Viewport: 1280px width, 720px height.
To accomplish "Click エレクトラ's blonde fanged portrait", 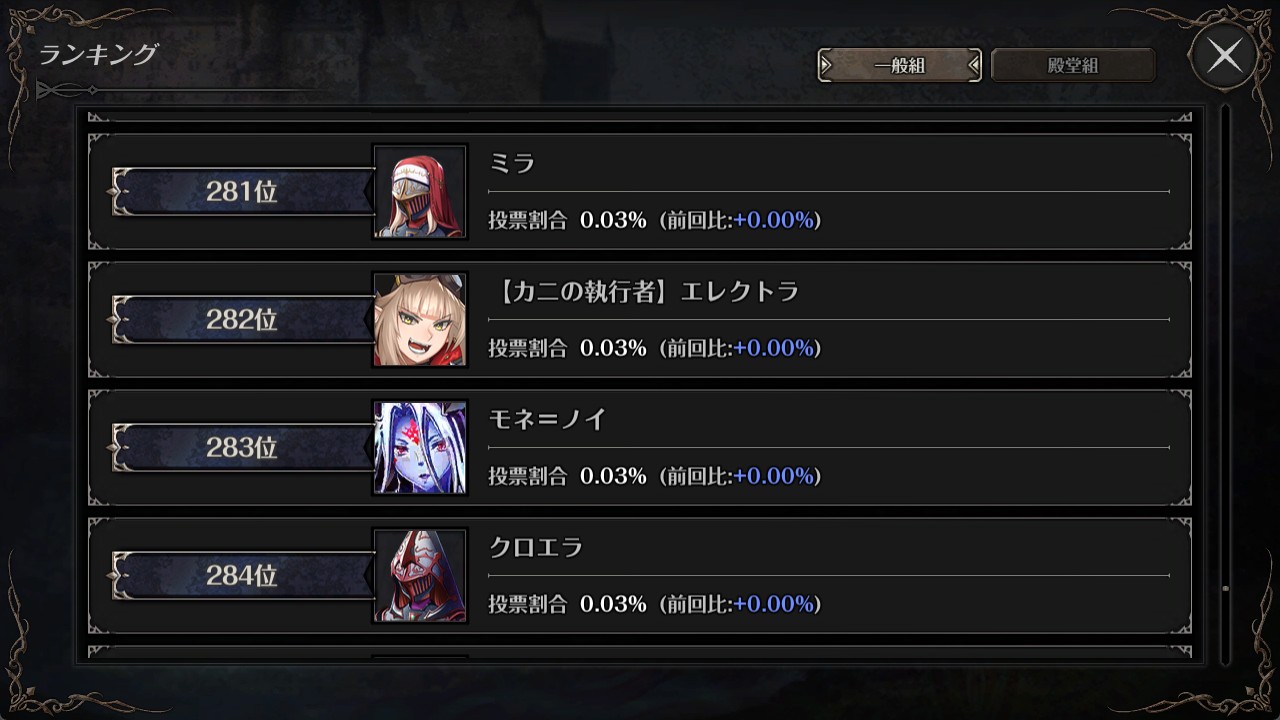I will [x=420, y=320].
